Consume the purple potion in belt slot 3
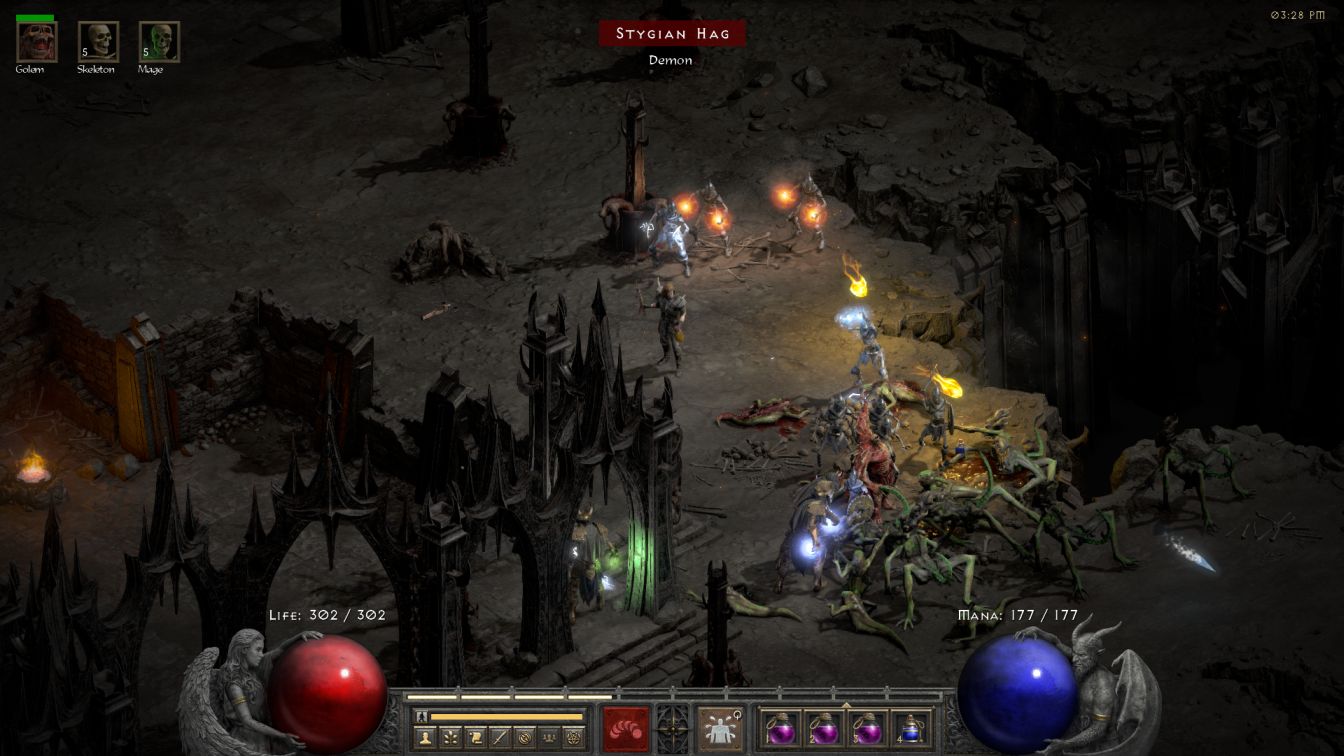The image size is (1344, 756). coord(867,728)
